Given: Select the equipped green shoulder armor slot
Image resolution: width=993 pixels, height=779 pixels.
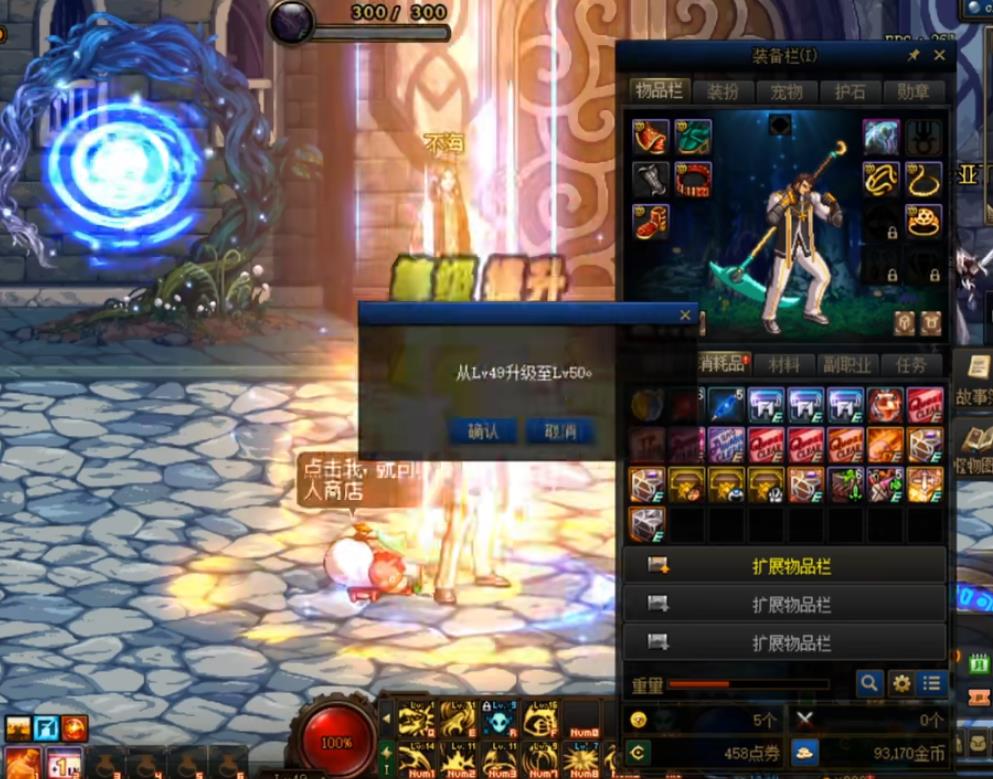Looking at the screenshot, I should (692, 137).
